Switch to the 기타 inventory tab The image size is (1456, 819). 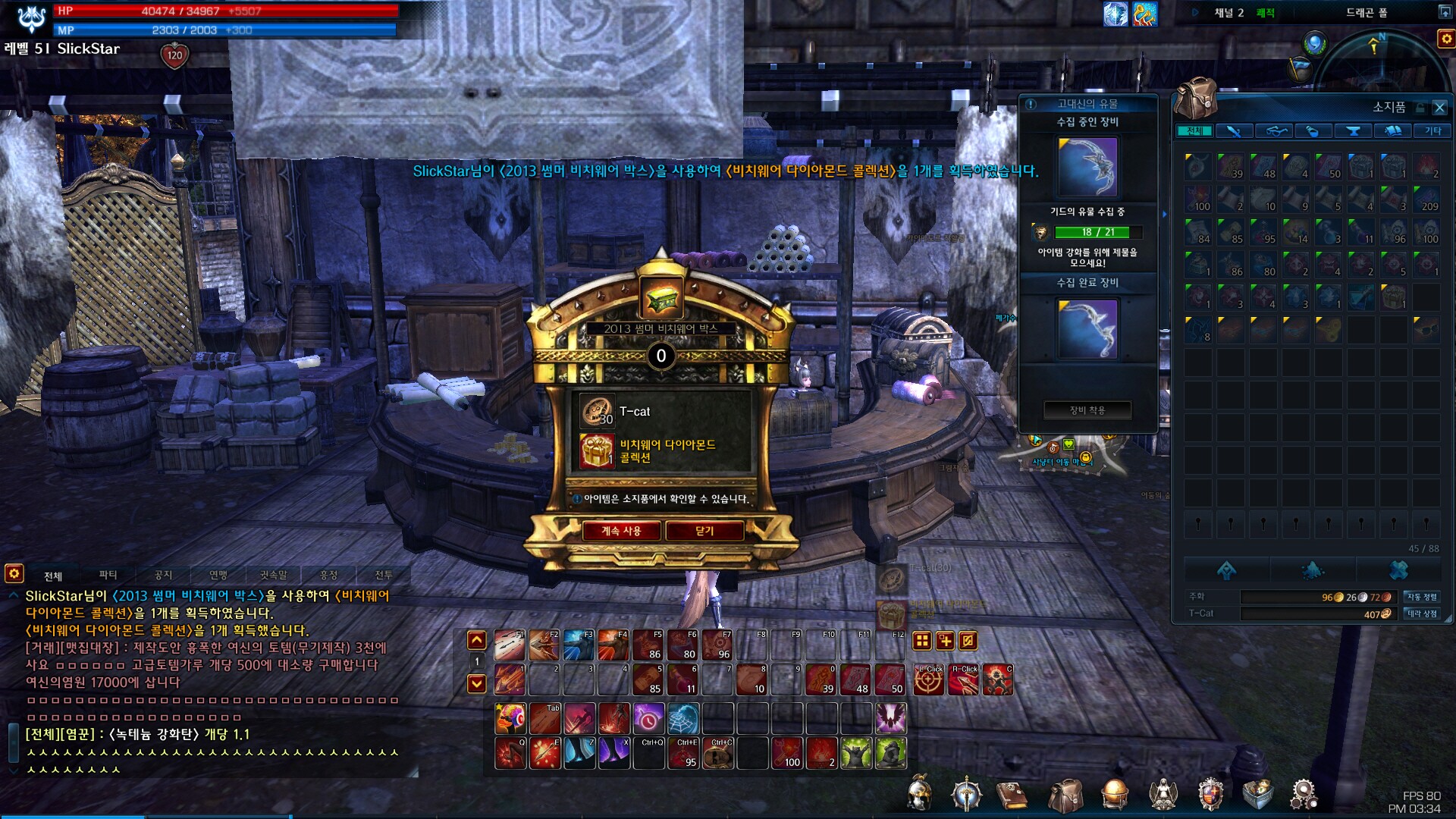coord(1432,131)
